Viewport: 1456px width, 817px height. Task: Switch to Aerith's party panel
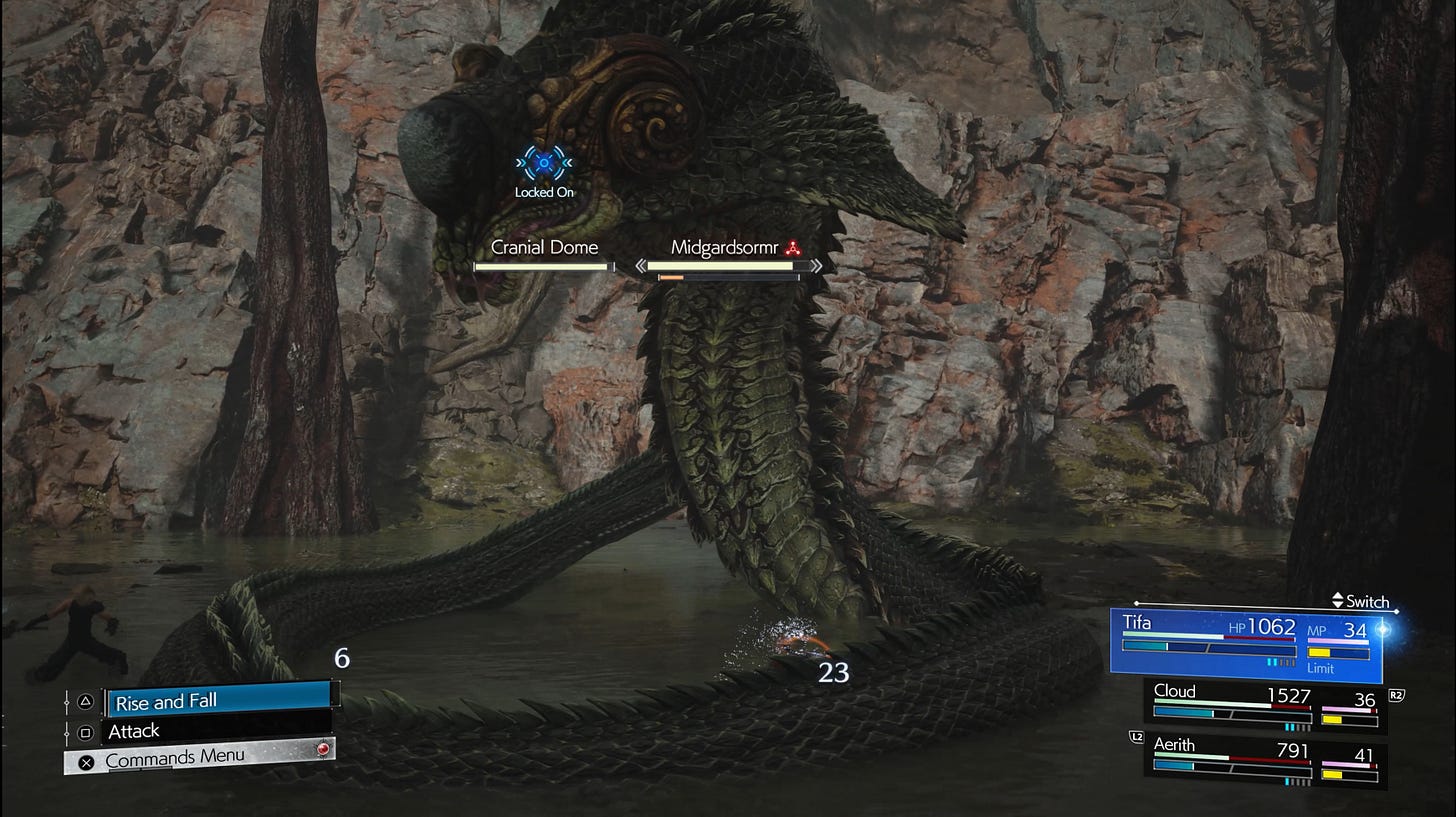[x=1265, y=764]
